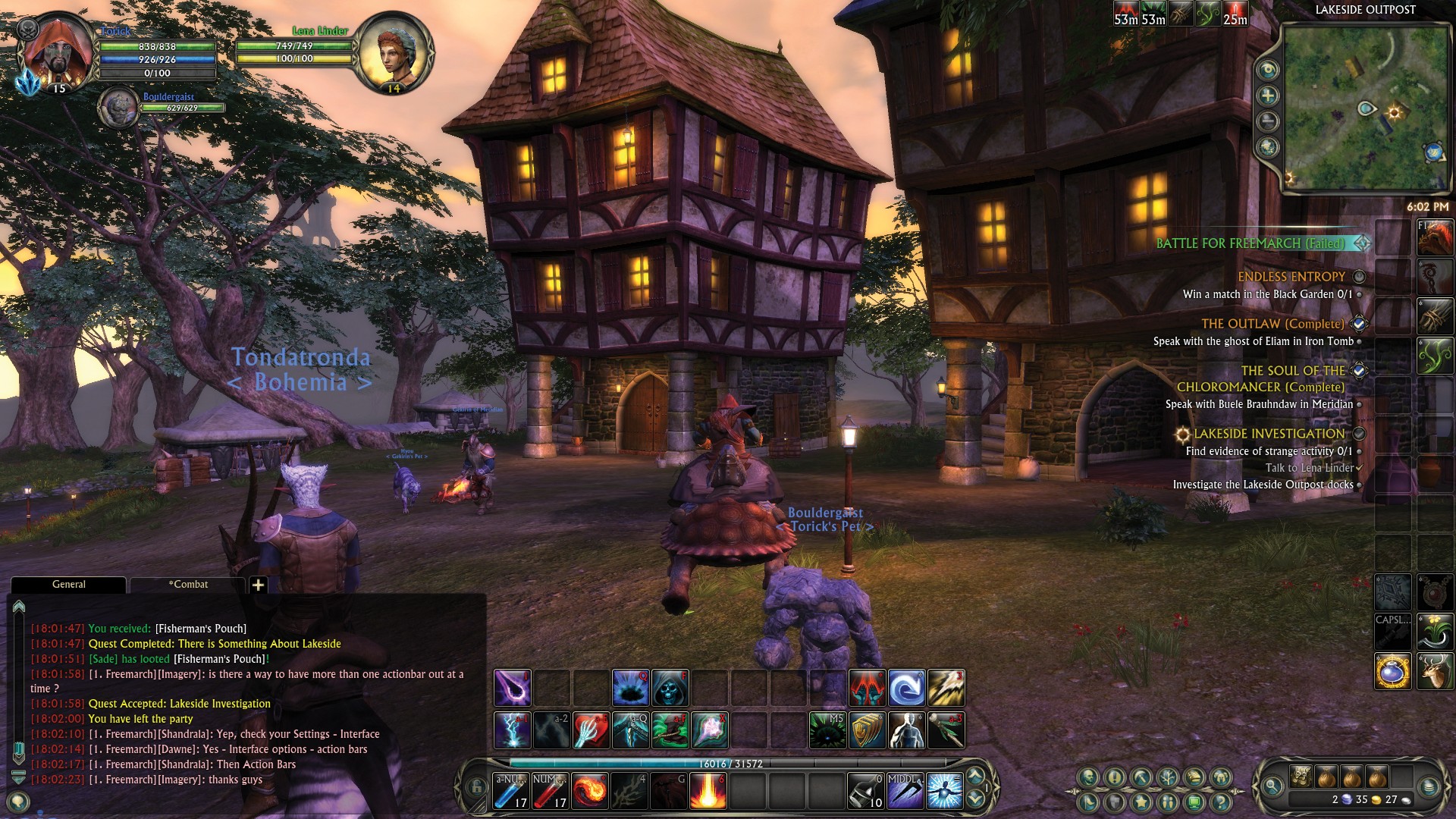
Task: Zoom in the minimap with the plus button
Action: pyautogui.click(x=1267, y=96)
